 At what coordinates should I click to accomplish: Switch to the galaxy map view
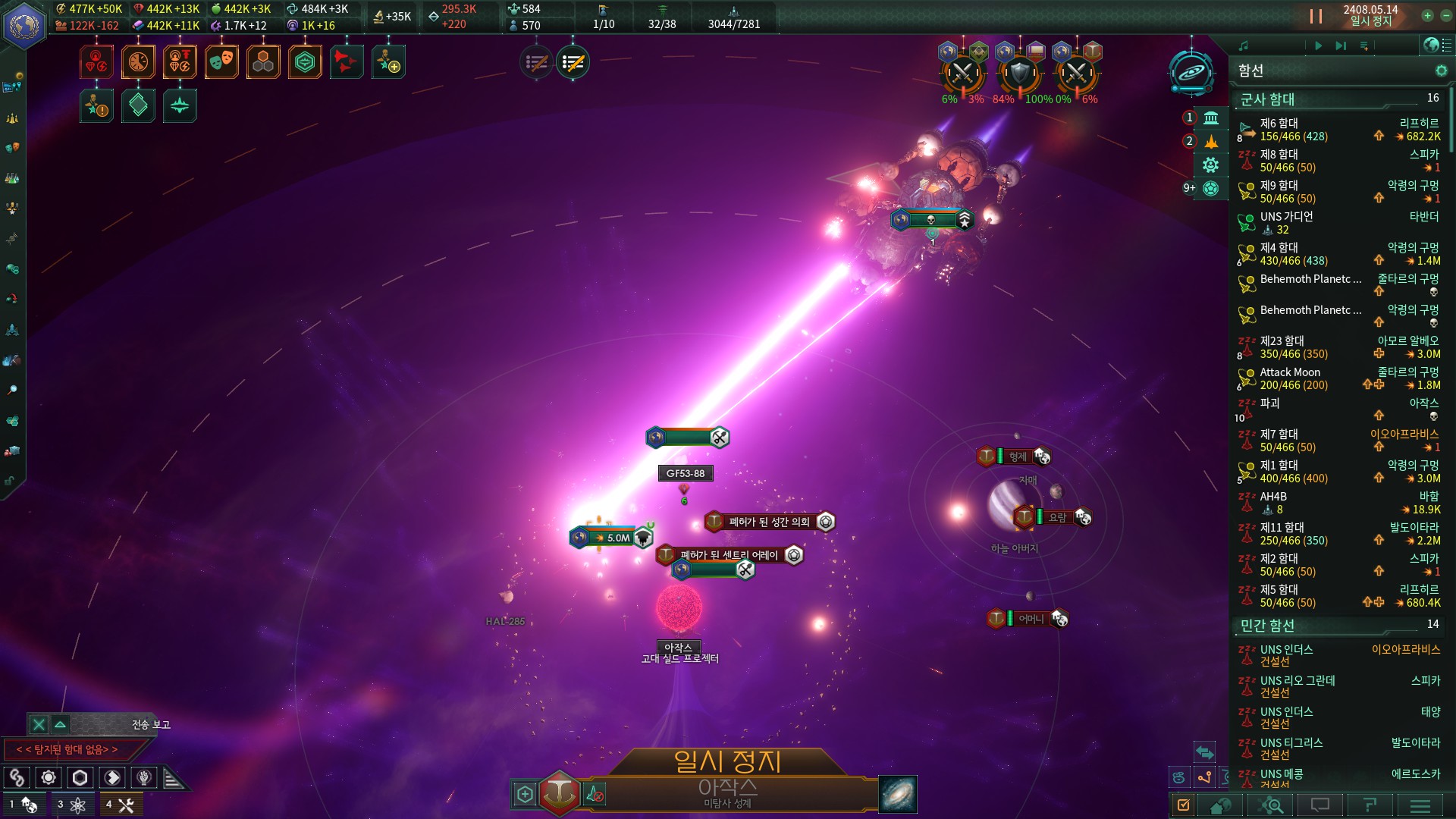pyautogui.click(x=898, y=794)
